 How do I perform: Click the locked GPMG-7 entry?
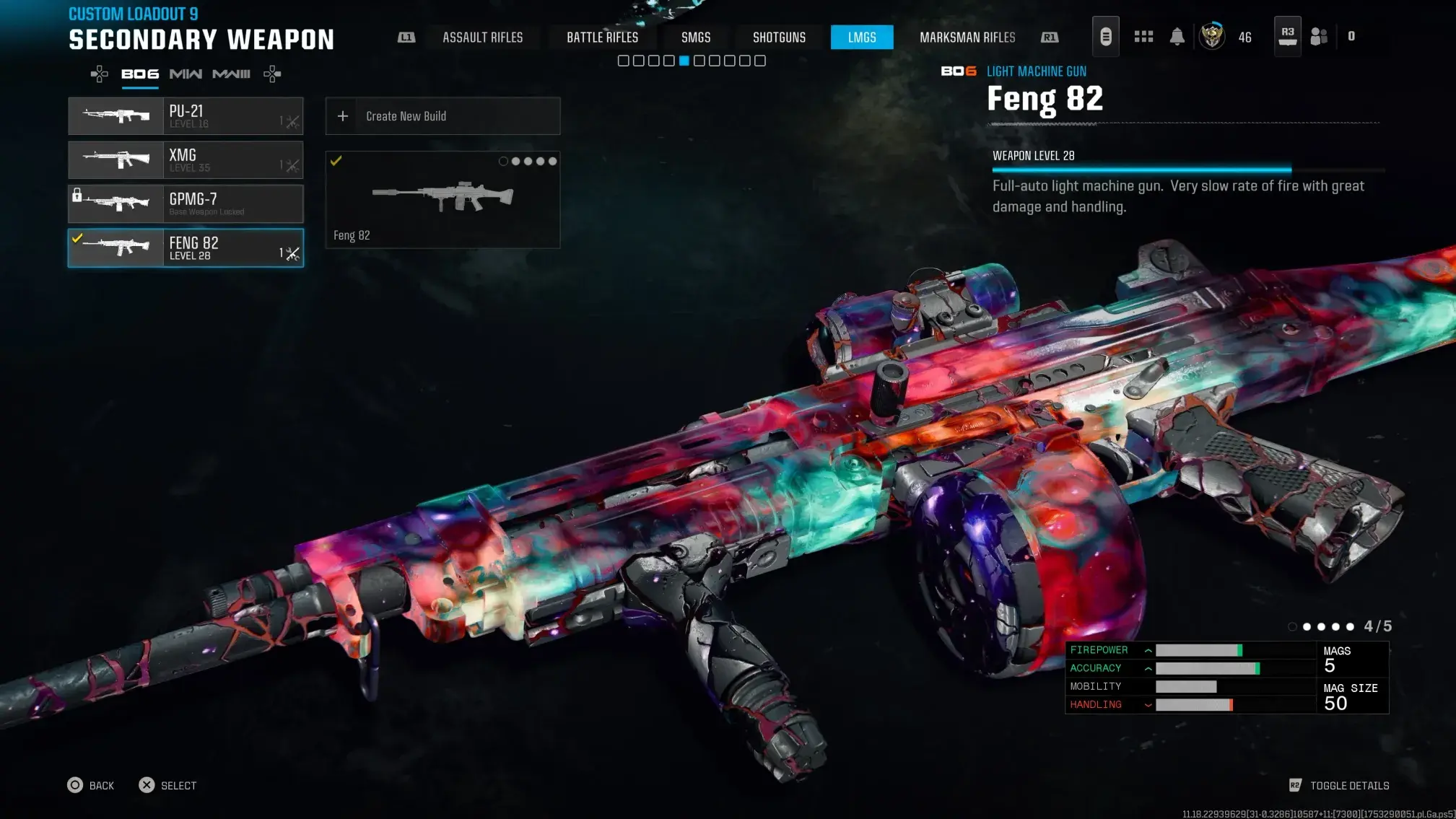[x=186, y=204]
